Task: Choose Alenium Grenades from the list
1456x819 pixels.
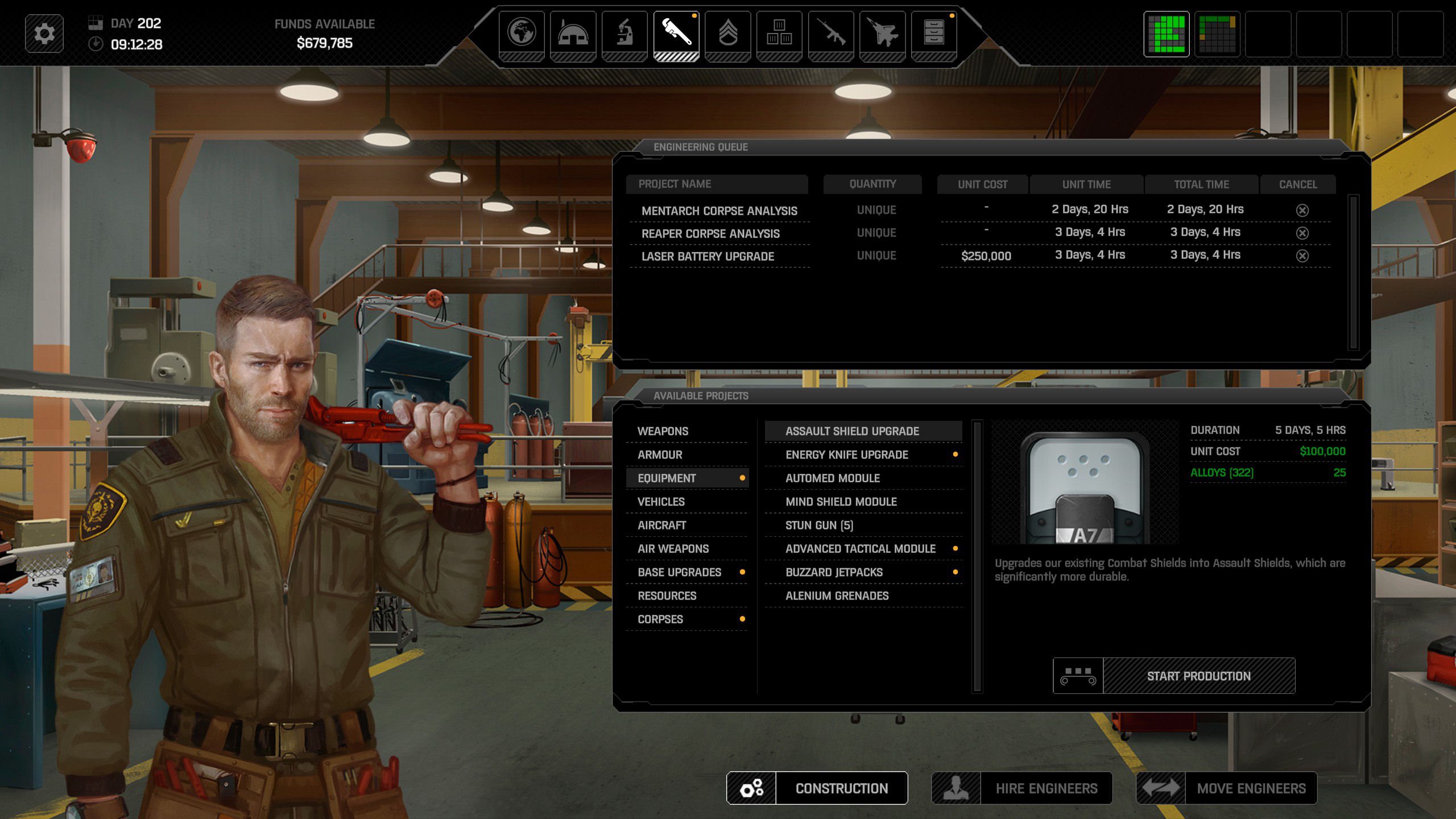Action: [x=837, y=595]
